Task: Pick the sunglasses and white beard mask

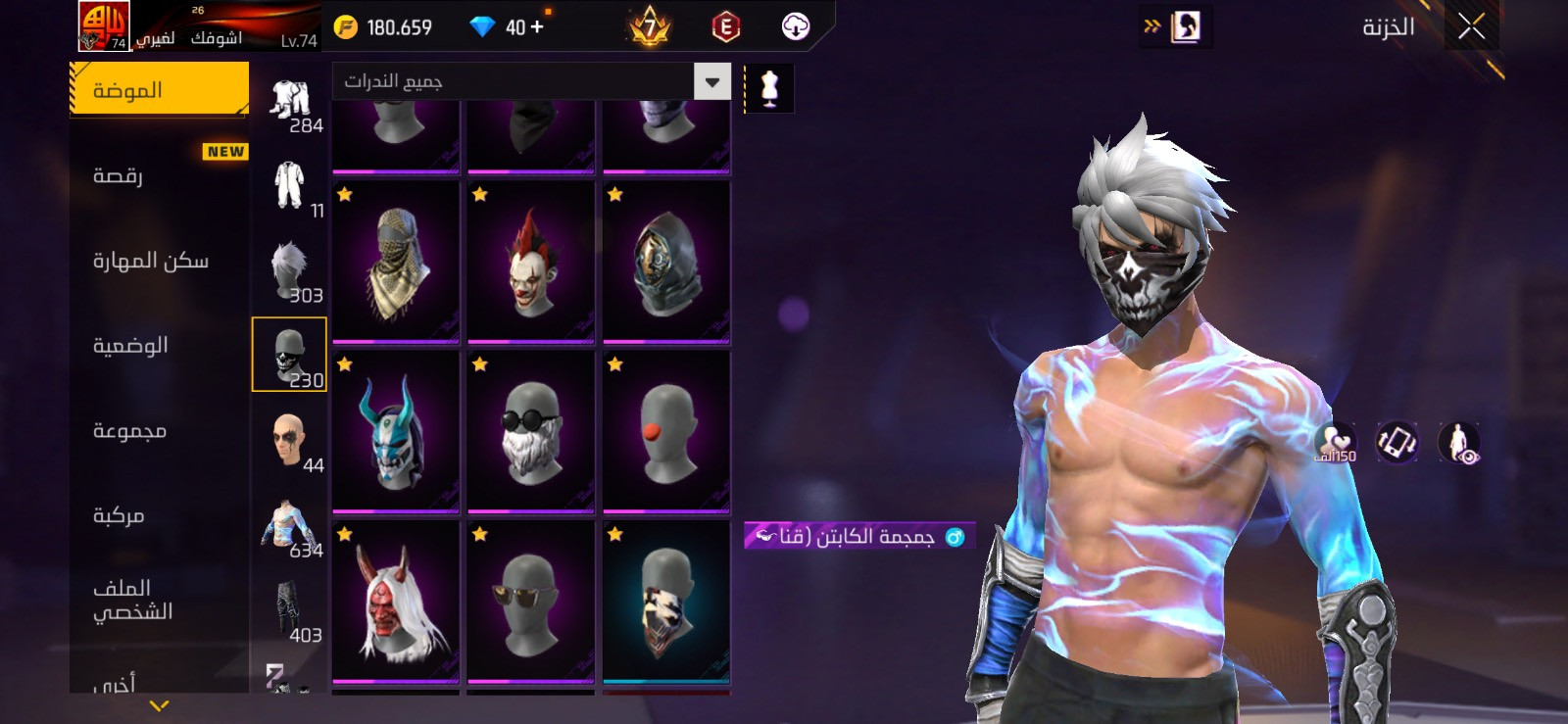Action: 531,431
